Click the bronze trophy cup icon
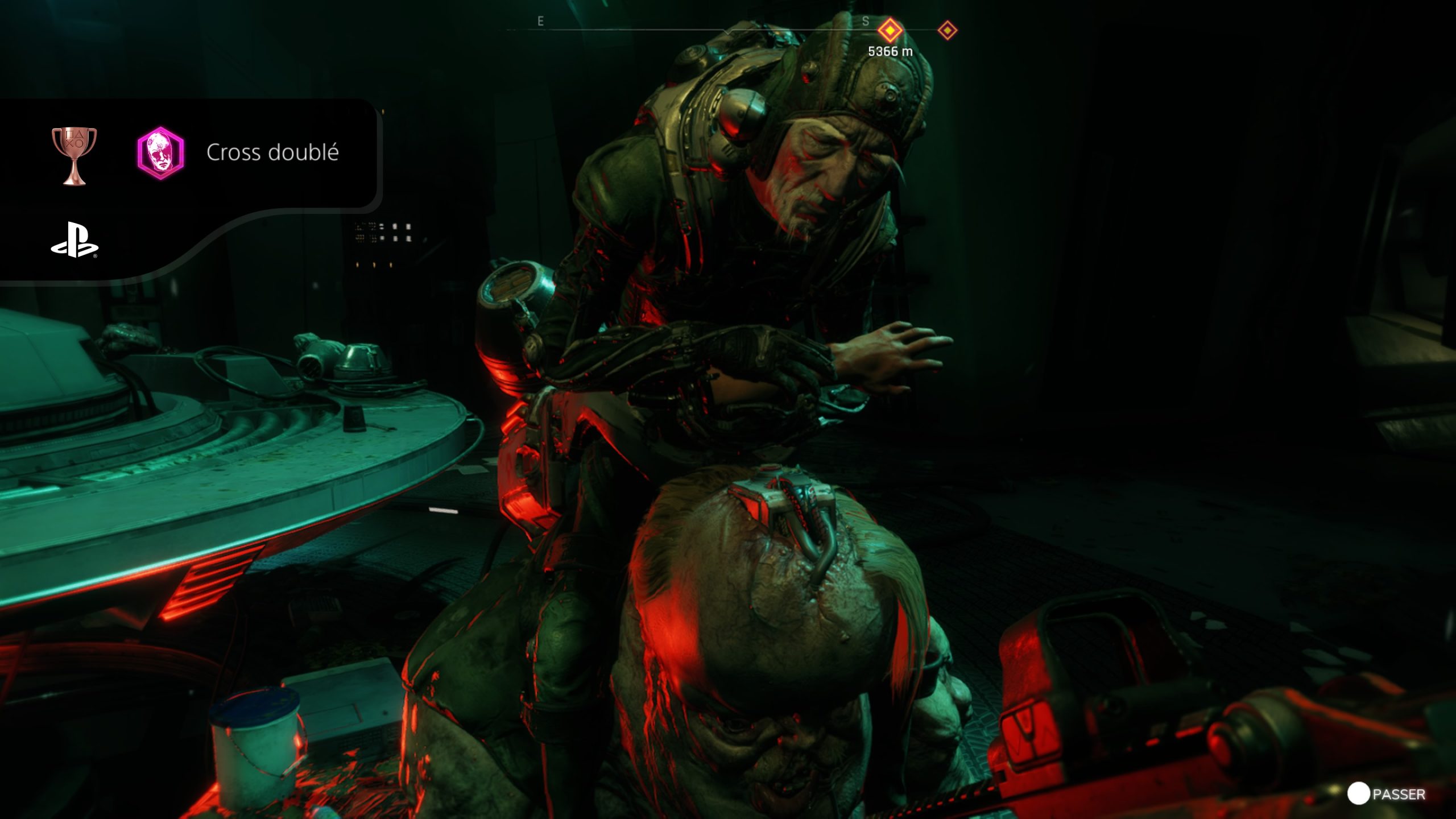The image size is (1456, 819). pyautogui.click(x=75, y=155)
